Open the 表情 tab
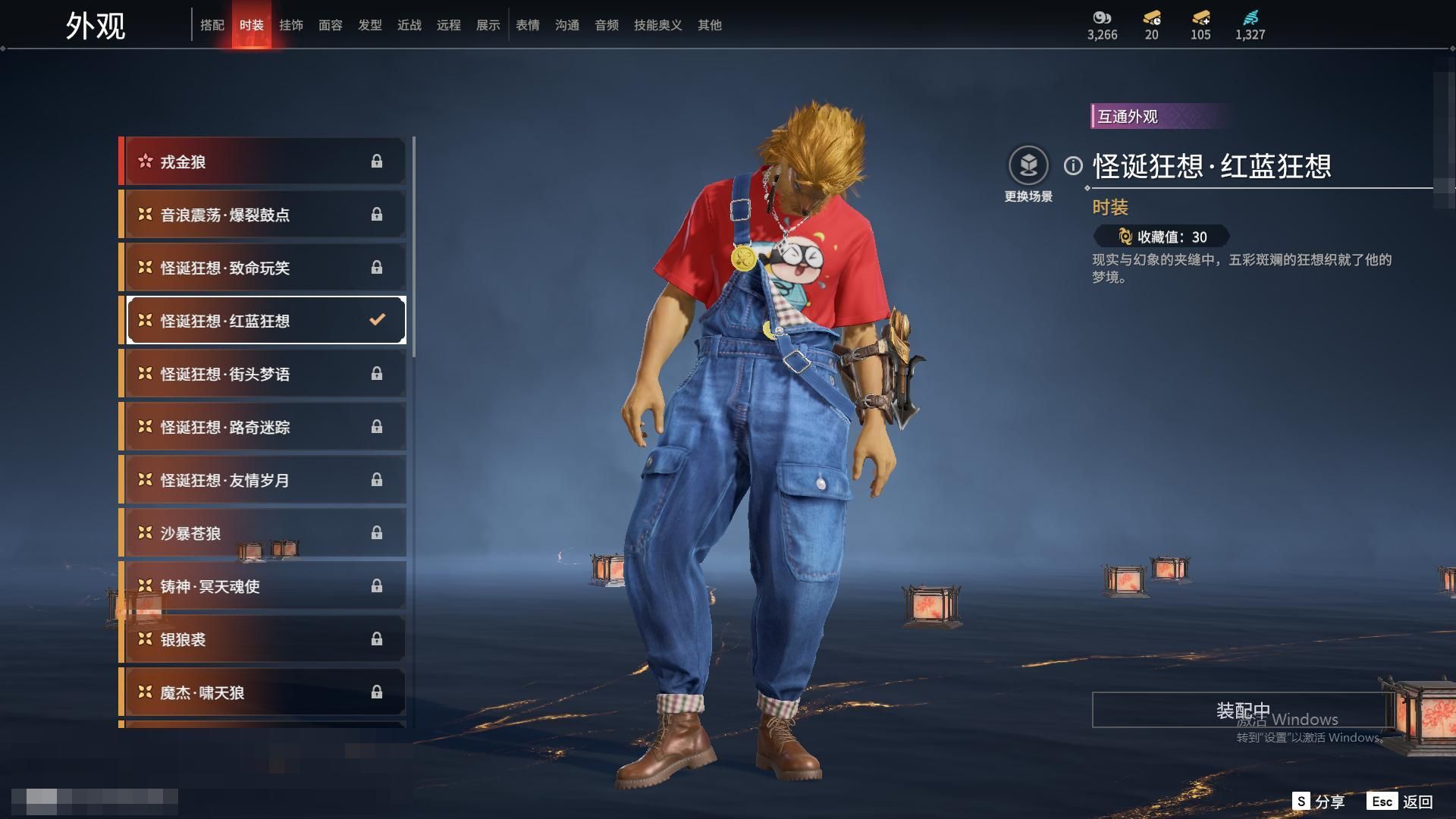Image resolution: width=1456 pixels, height=819 pixels. pos(528,25)
